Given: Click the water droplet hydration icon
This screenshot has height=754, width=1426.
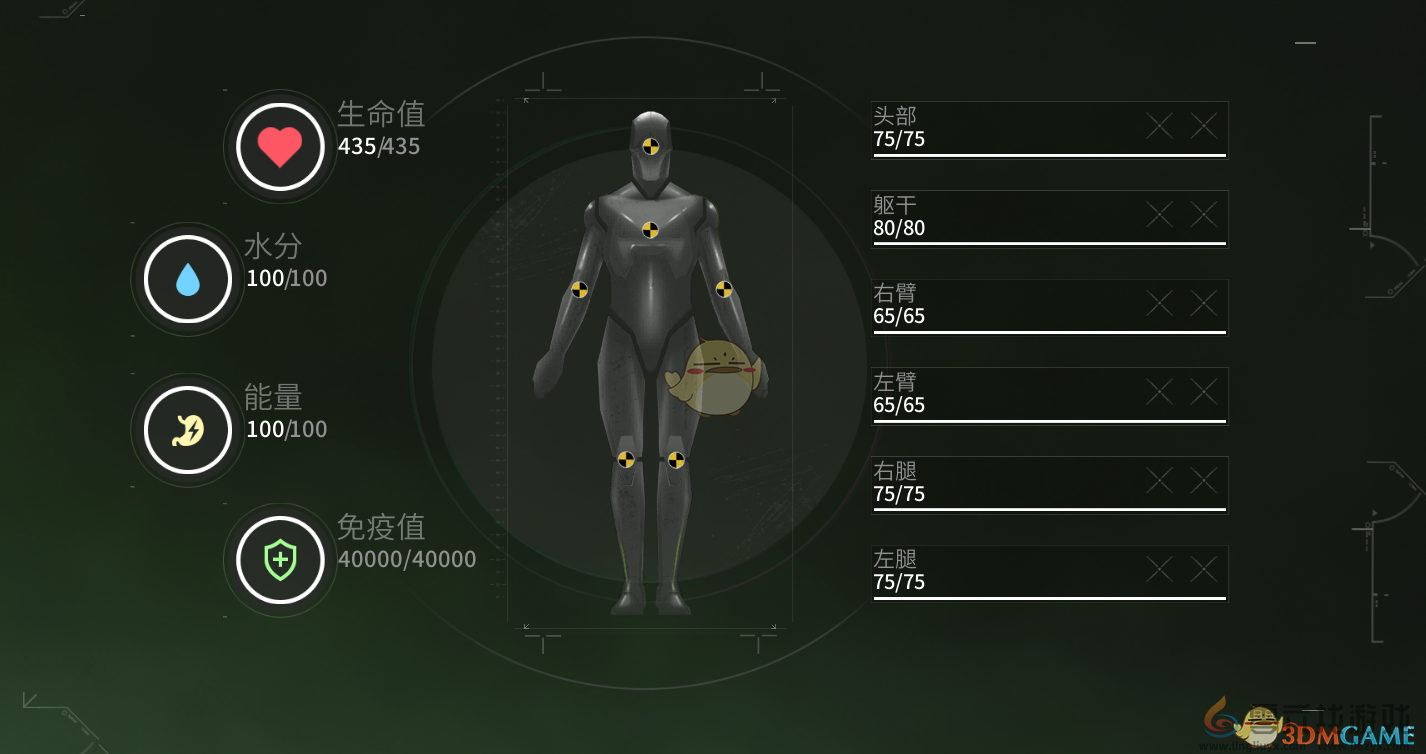Looking at the screenshot, I should click(186, 278).
